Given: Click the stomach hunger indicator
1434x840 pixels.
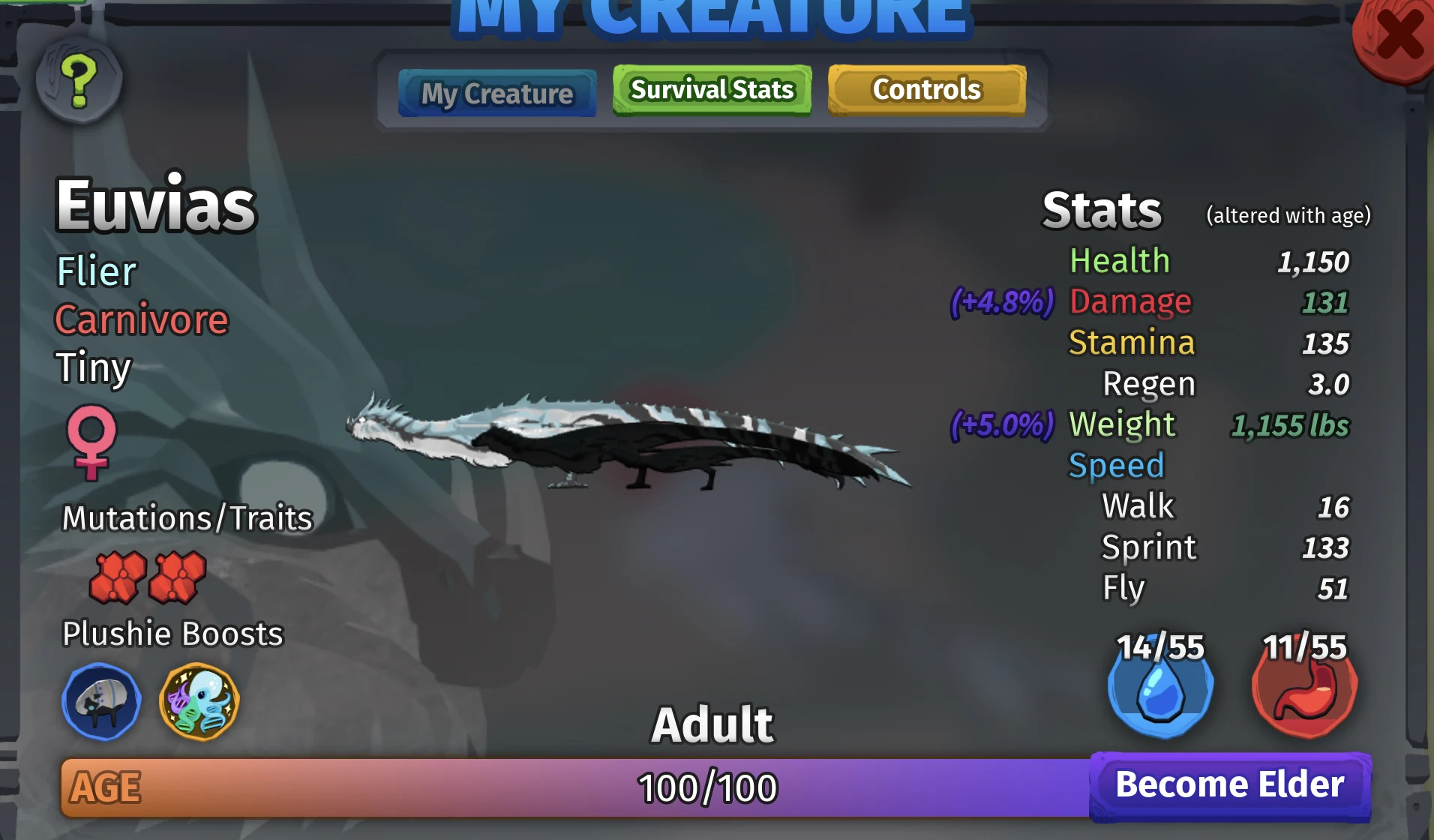Looking at the screenshot, I should (x=1305, y=691).
